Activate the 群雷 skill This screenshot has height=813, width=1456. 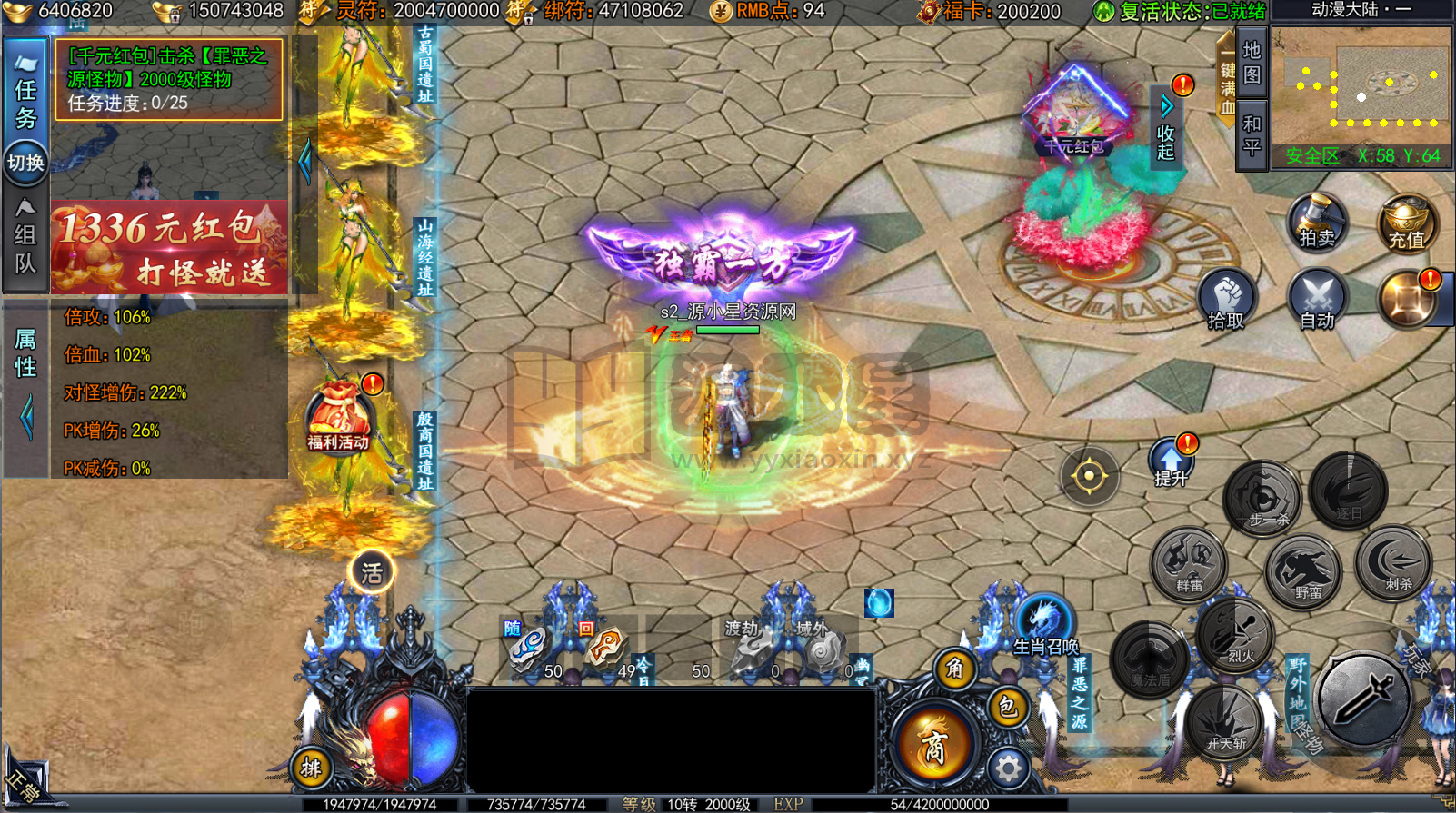(1189, 563)
